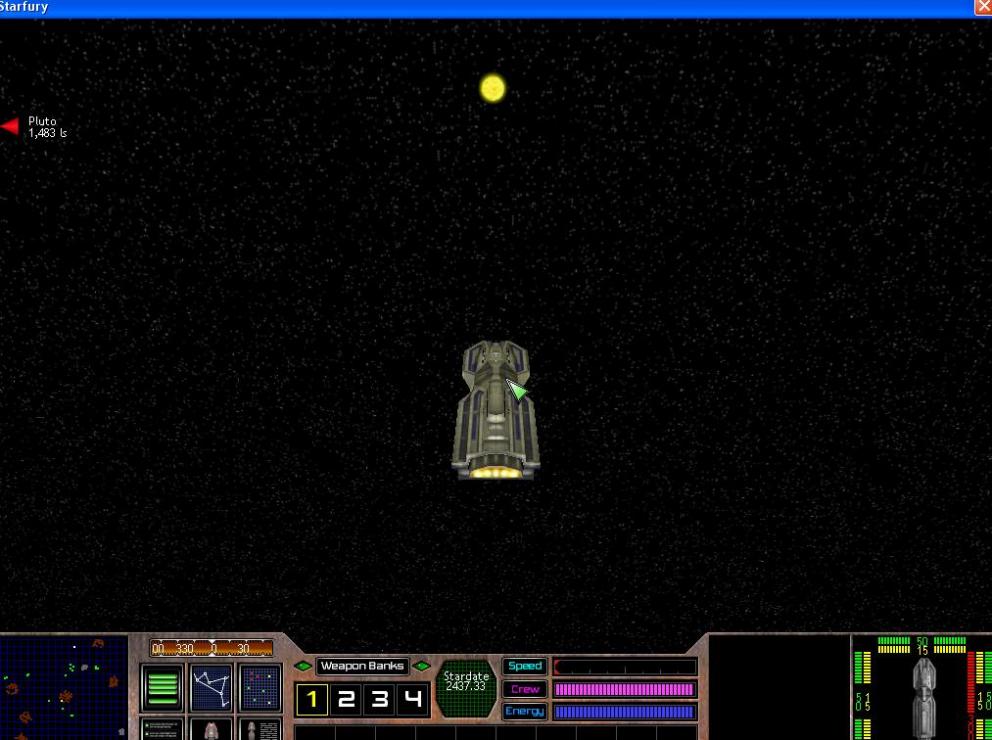Set speed on the Speed bar
The width and height of the screenshot is (992, 740).
pyautogui.click(x=625, y=667)
